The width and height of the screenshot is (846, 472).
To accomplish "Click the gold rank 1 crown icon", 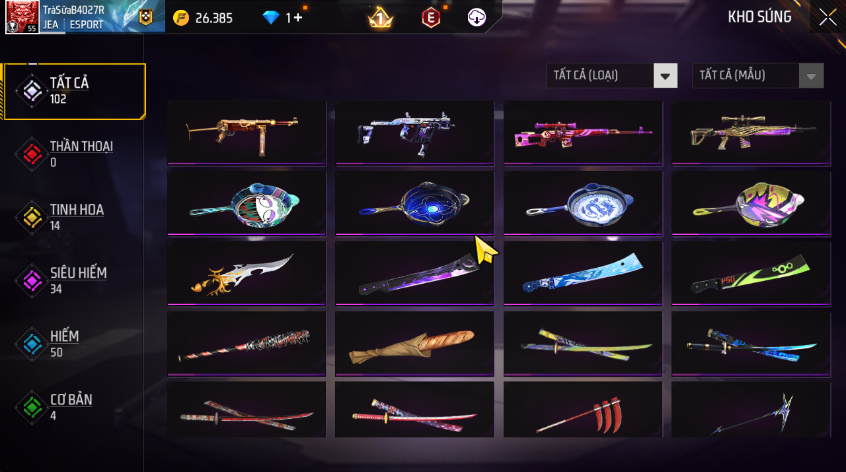I will click(x=380, y=18).
